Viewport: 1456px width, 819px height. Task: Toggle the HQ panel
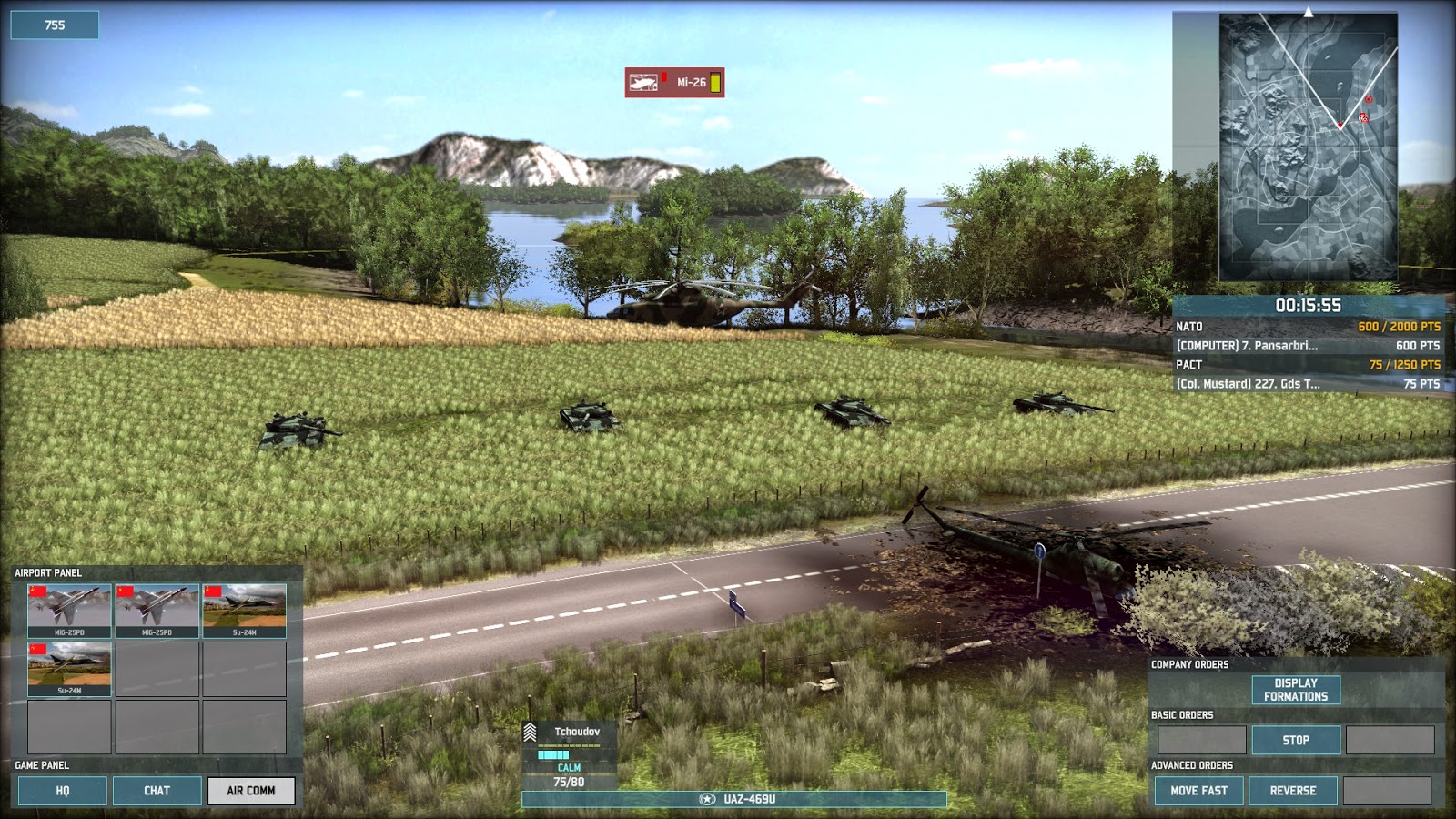61,791
